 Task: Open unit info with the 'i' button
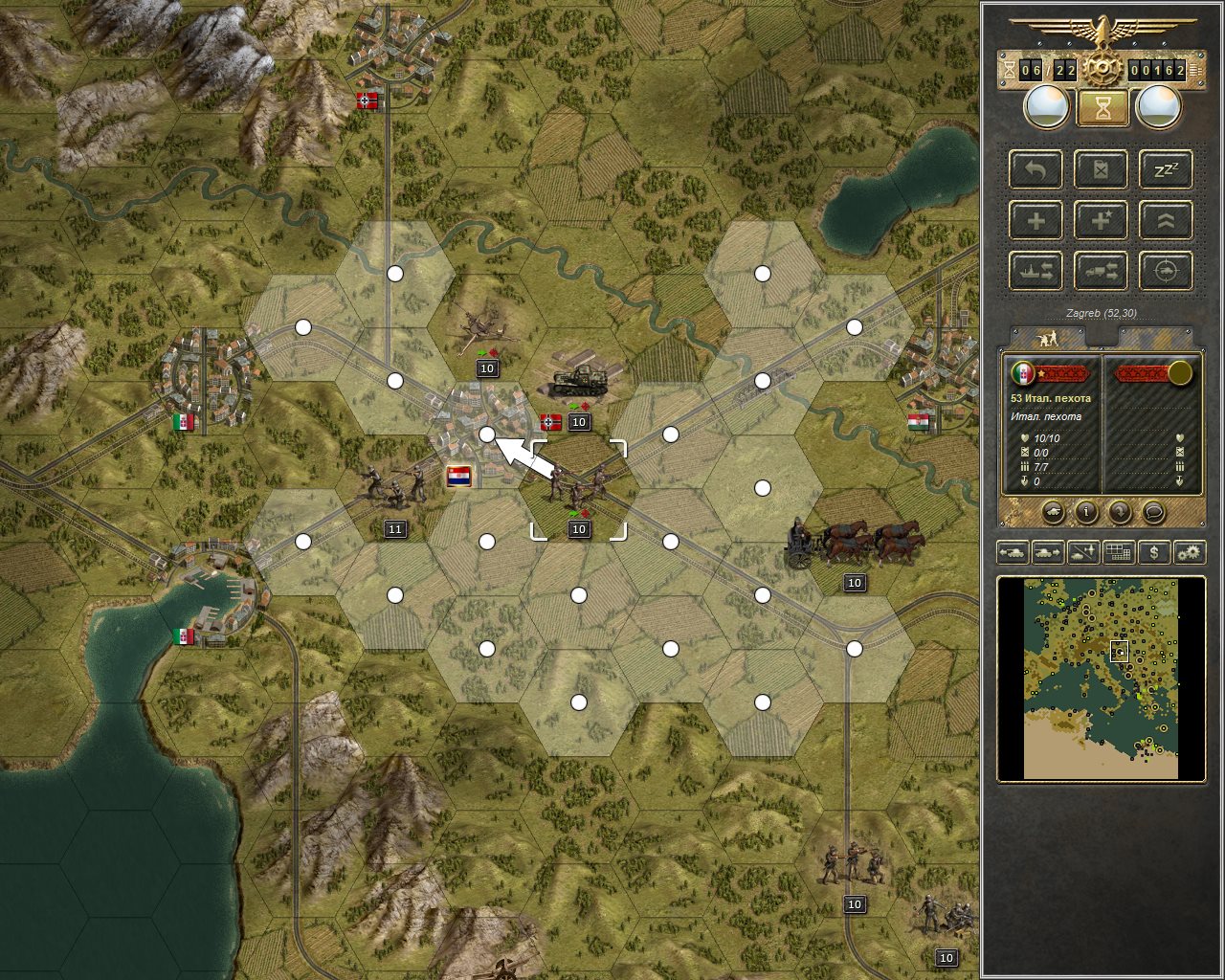(x=1086, y=512)
